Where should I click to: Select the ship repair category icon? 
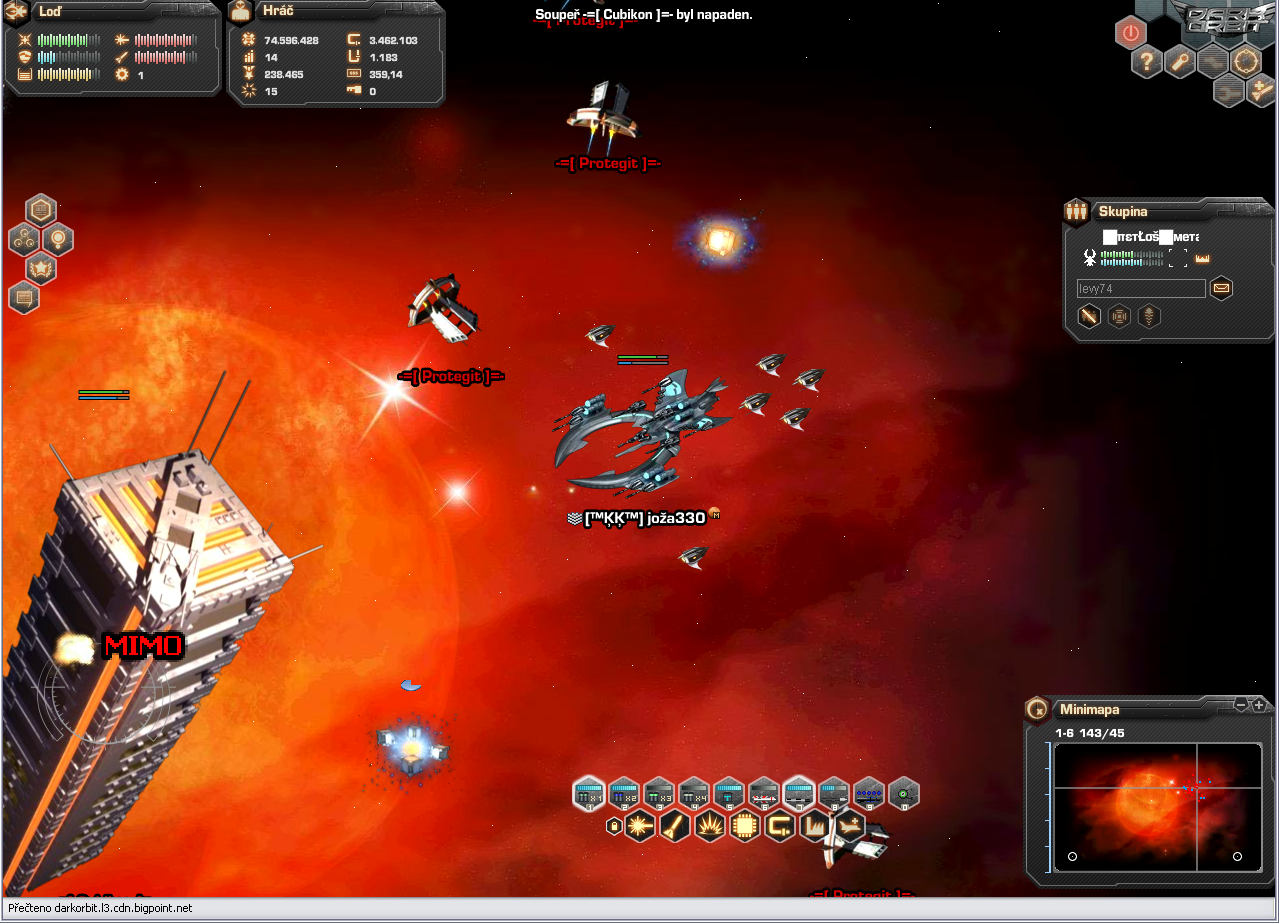849,826
